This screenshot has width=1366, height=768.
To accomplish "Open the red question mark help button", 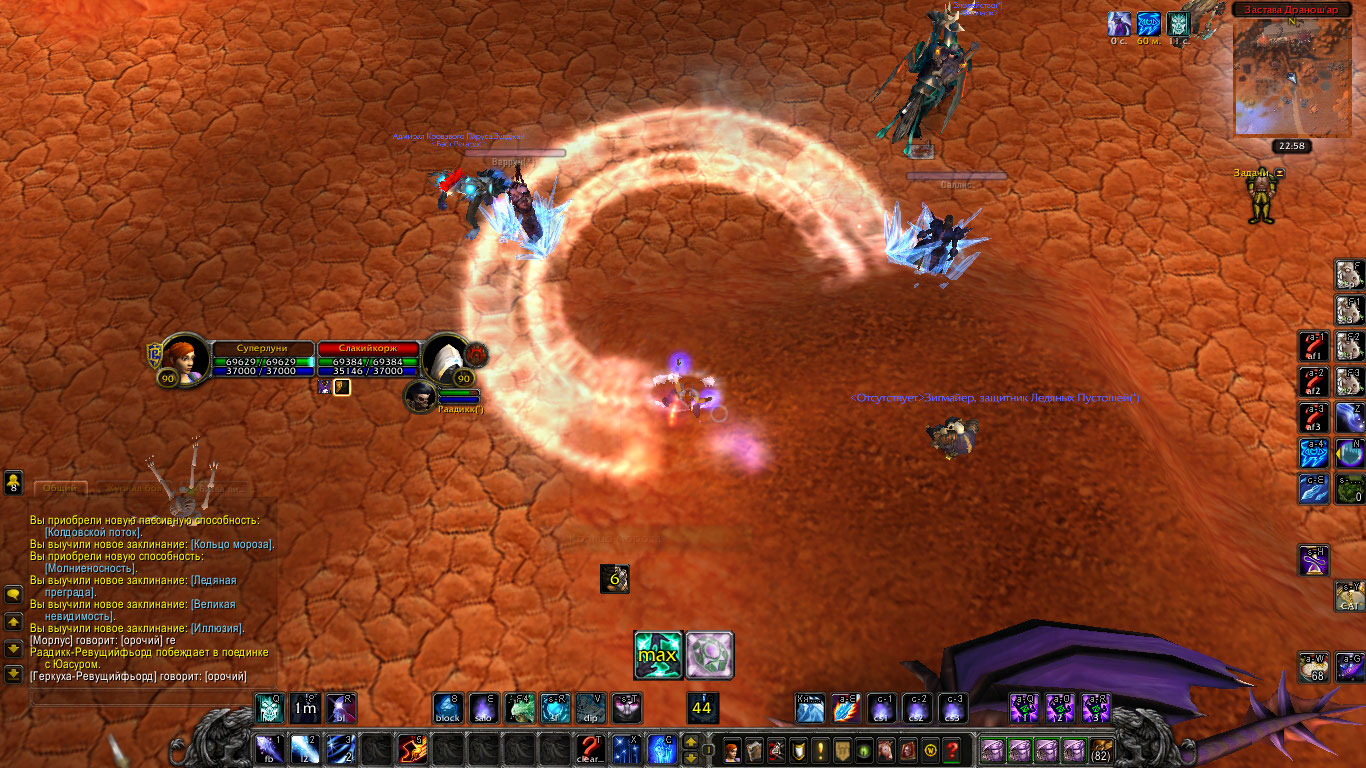I will tap(952, 750).
